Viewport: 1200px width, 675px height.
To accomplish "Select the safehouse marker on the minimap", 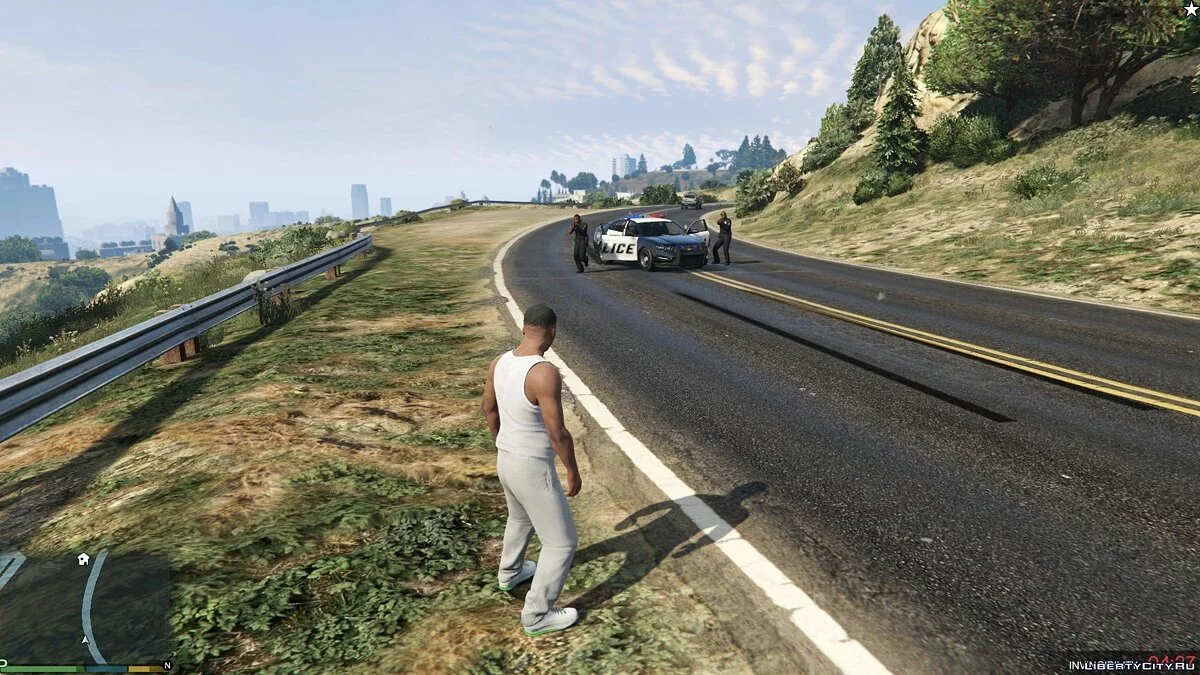I will tap(83, 559).
